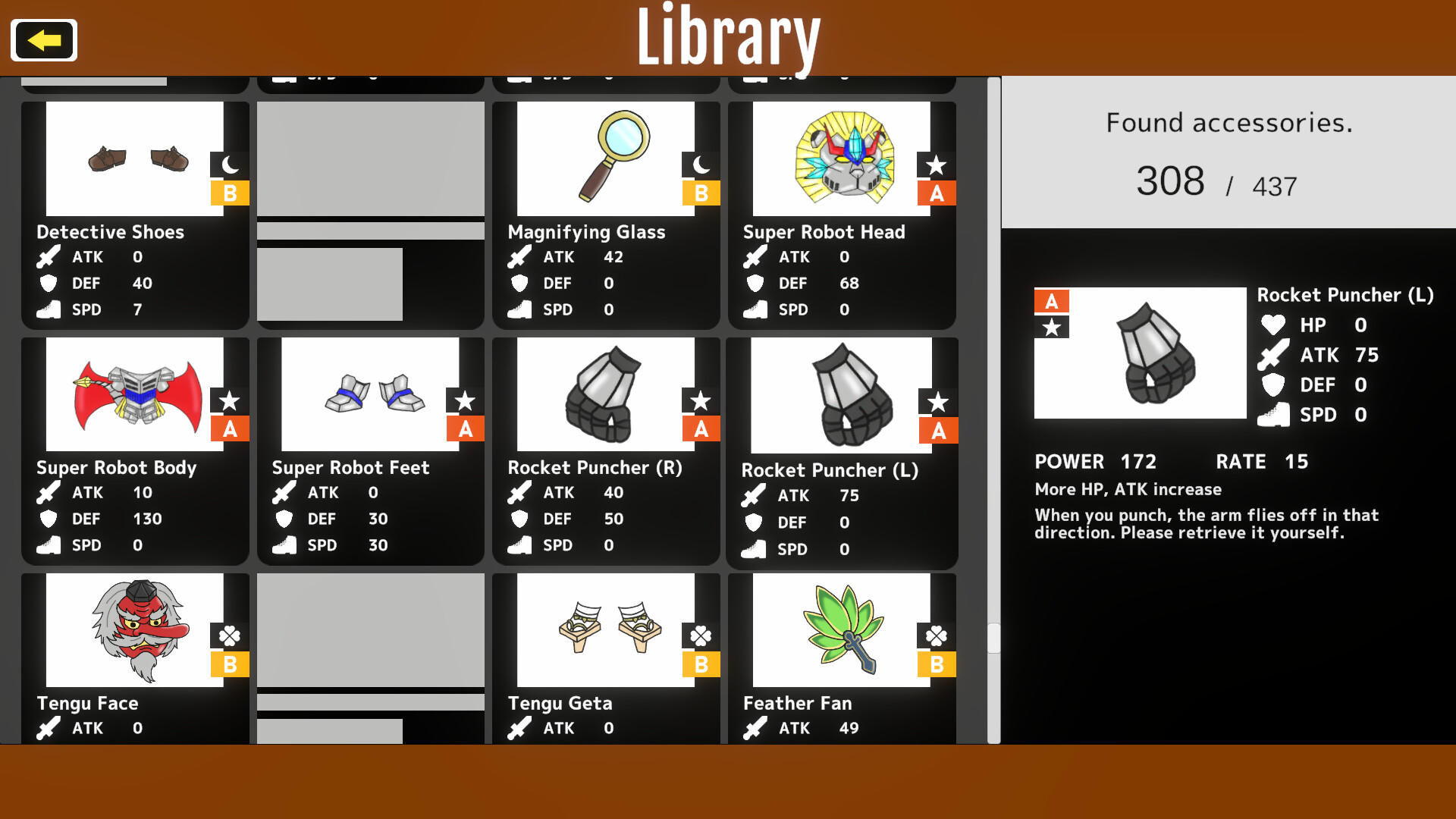Click the Super Robot Head thumbnail
This screenshot has height=819, width=1456.
click(842, 158)
